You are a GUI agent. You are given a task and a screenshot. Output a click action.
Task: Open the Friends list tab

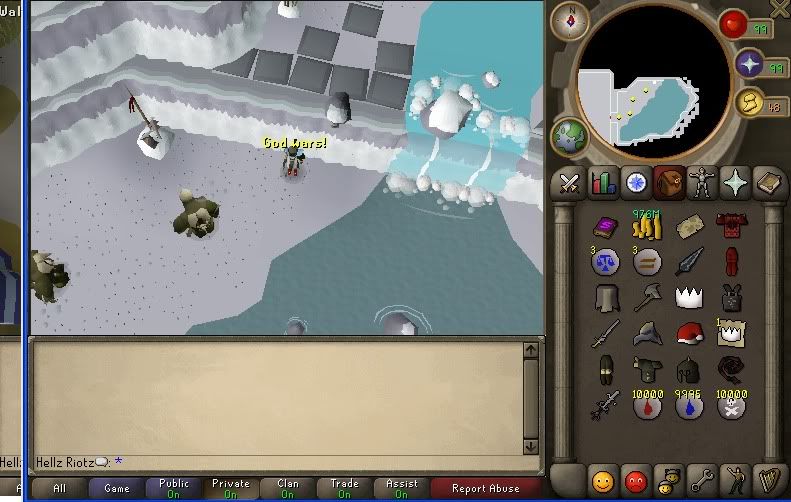(x=603, y=477)
